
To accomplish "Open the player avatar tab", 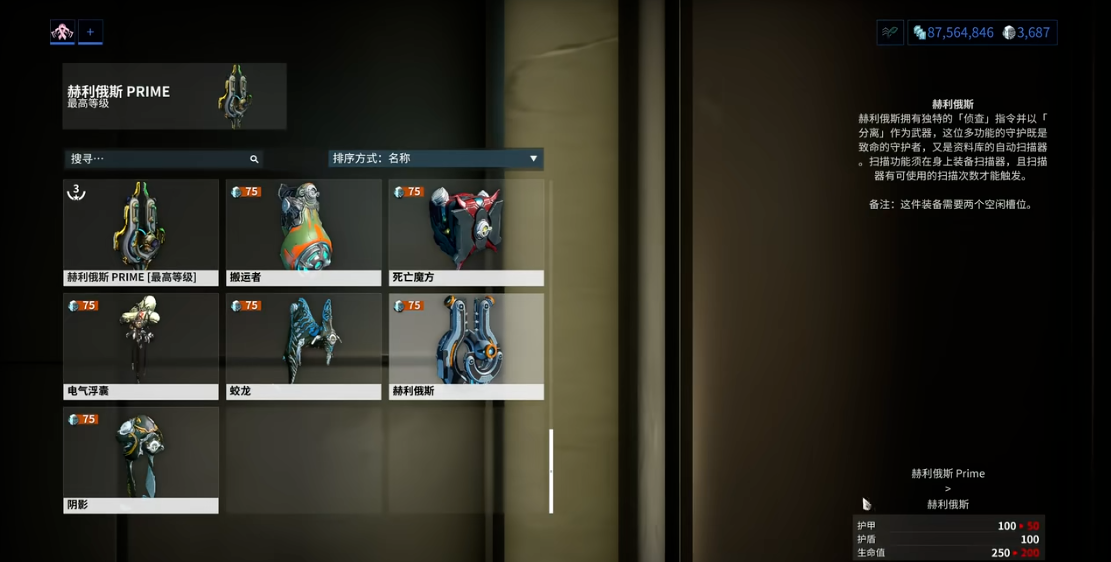I will 62,32.
